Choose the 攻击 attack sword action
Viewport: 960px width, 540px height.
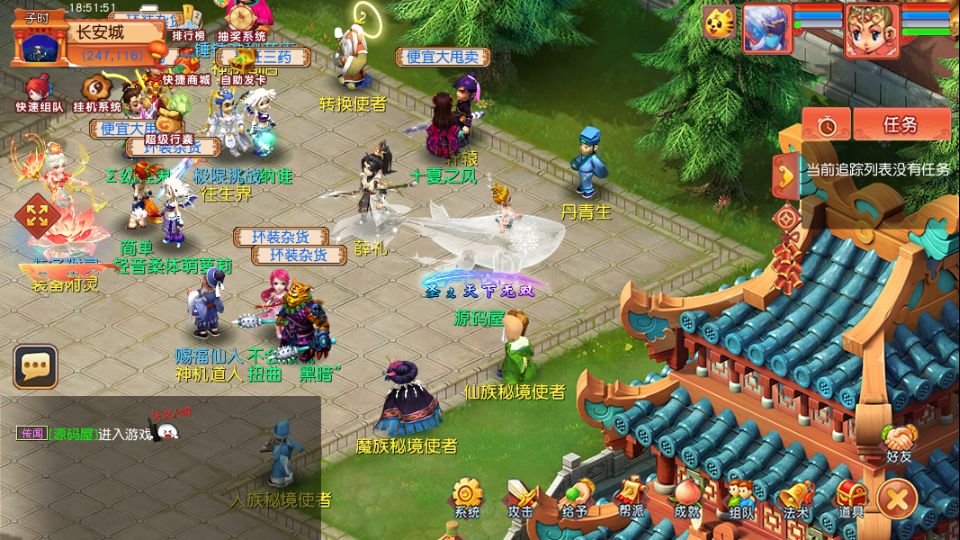click(x=521, y=497)
